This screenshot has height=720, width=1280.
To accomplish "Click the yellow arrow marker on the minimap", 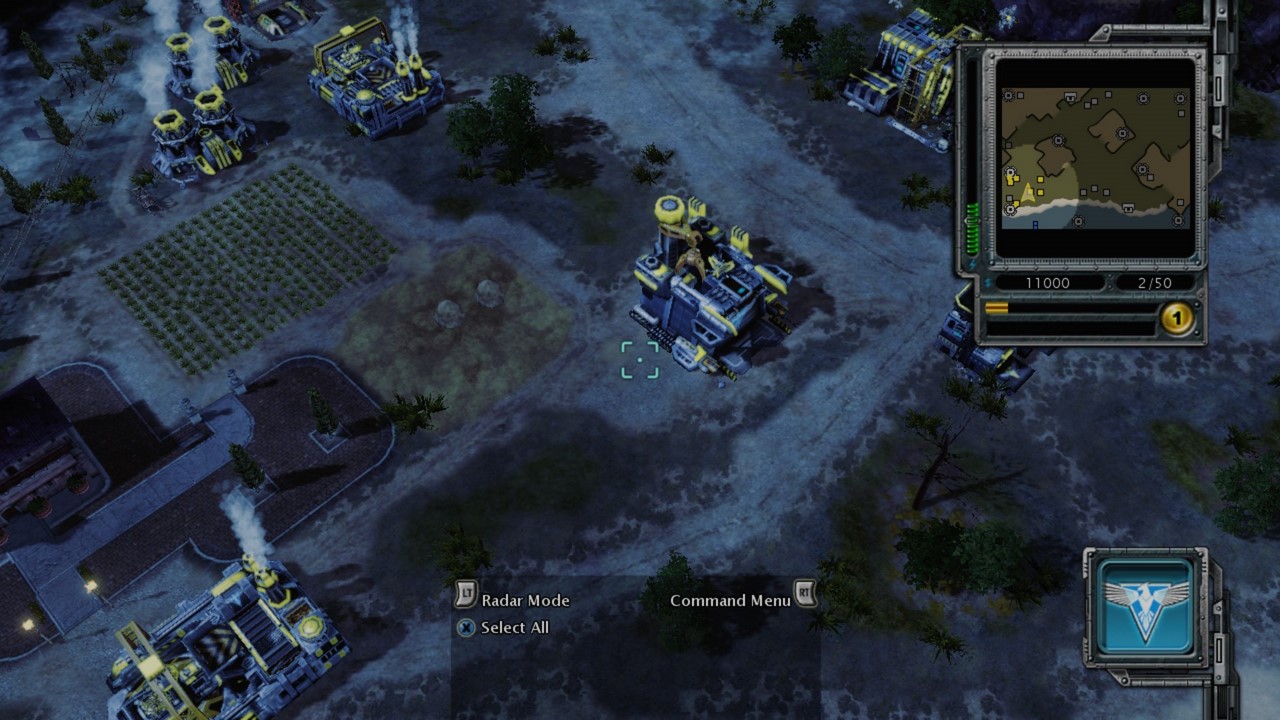I will [x=1027, y=193].
